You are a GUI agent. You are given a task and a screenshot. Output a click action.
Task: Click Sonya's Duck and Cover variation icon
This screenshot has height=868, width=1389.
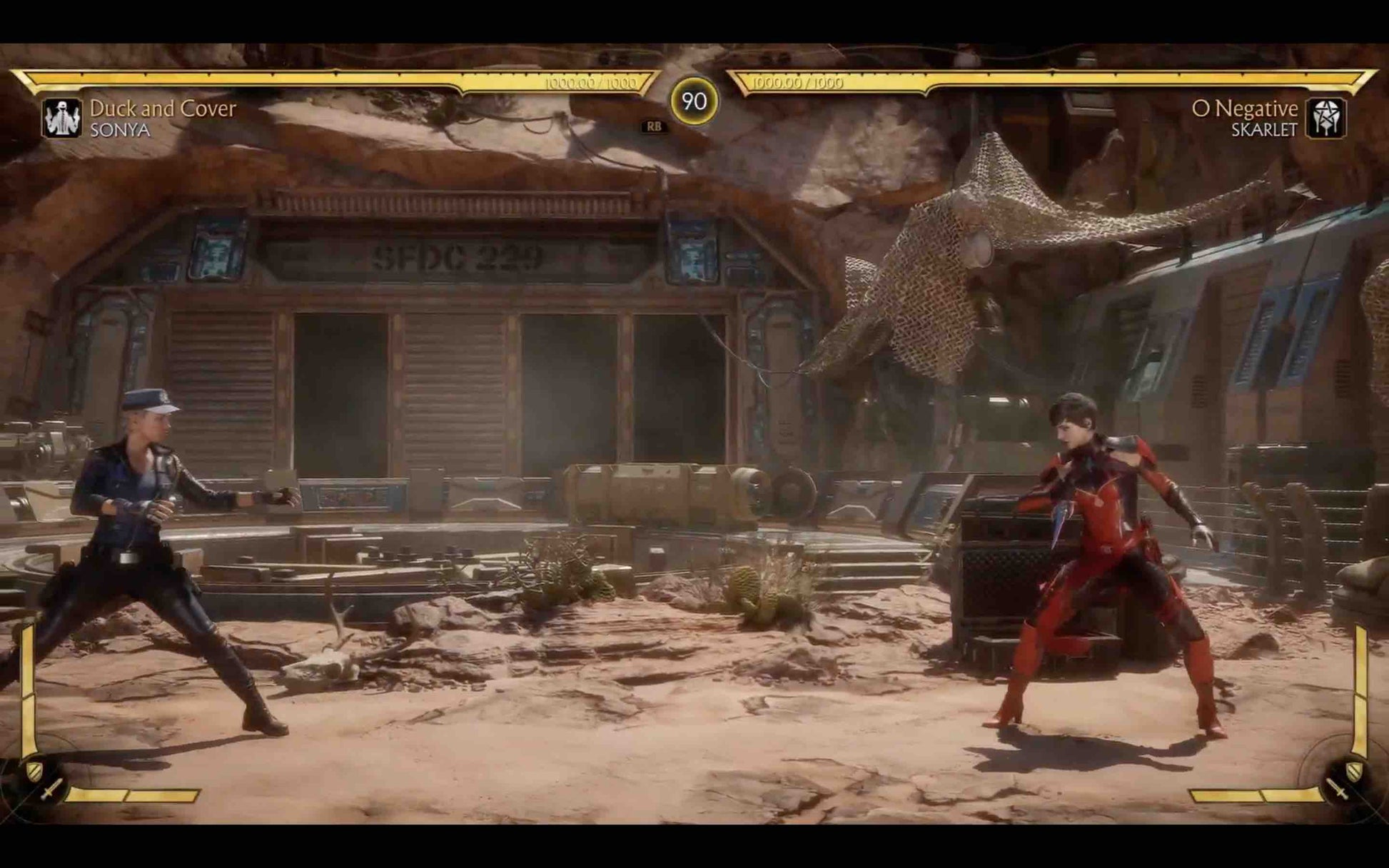coord(63,118)
